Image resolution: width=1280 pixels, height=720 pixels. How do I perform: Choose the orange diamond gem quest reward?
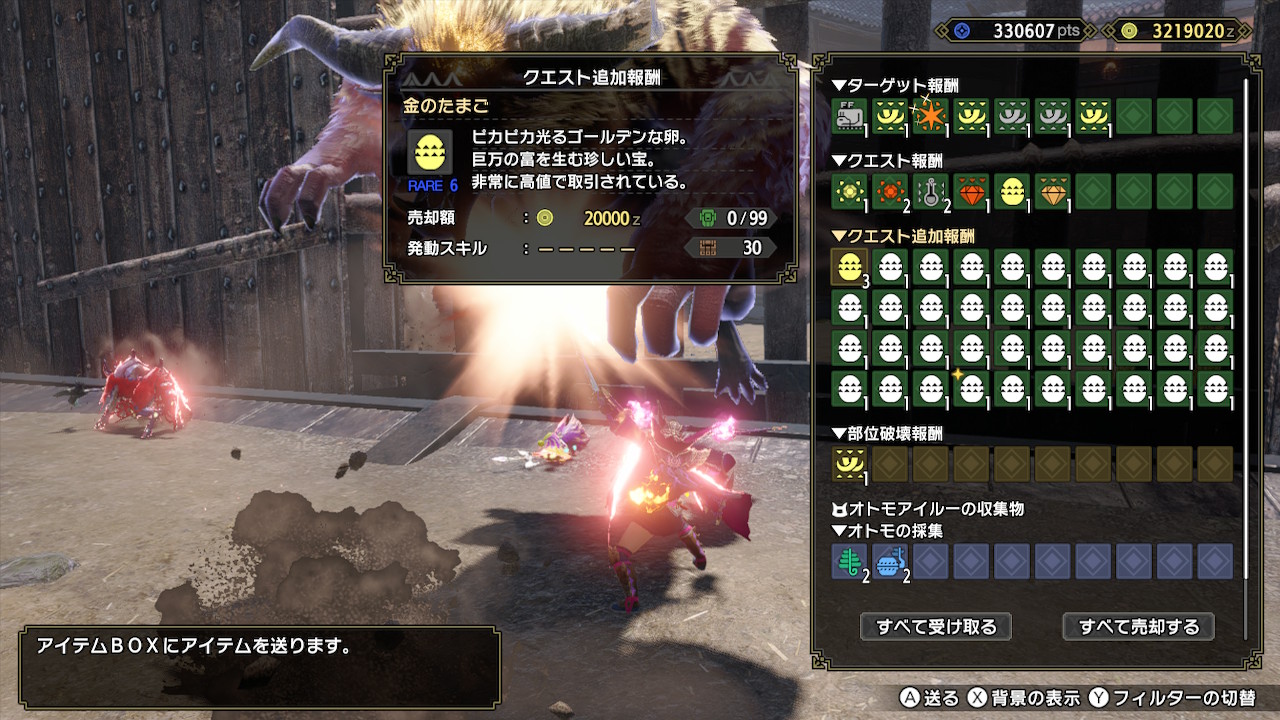pos(1052,190)
